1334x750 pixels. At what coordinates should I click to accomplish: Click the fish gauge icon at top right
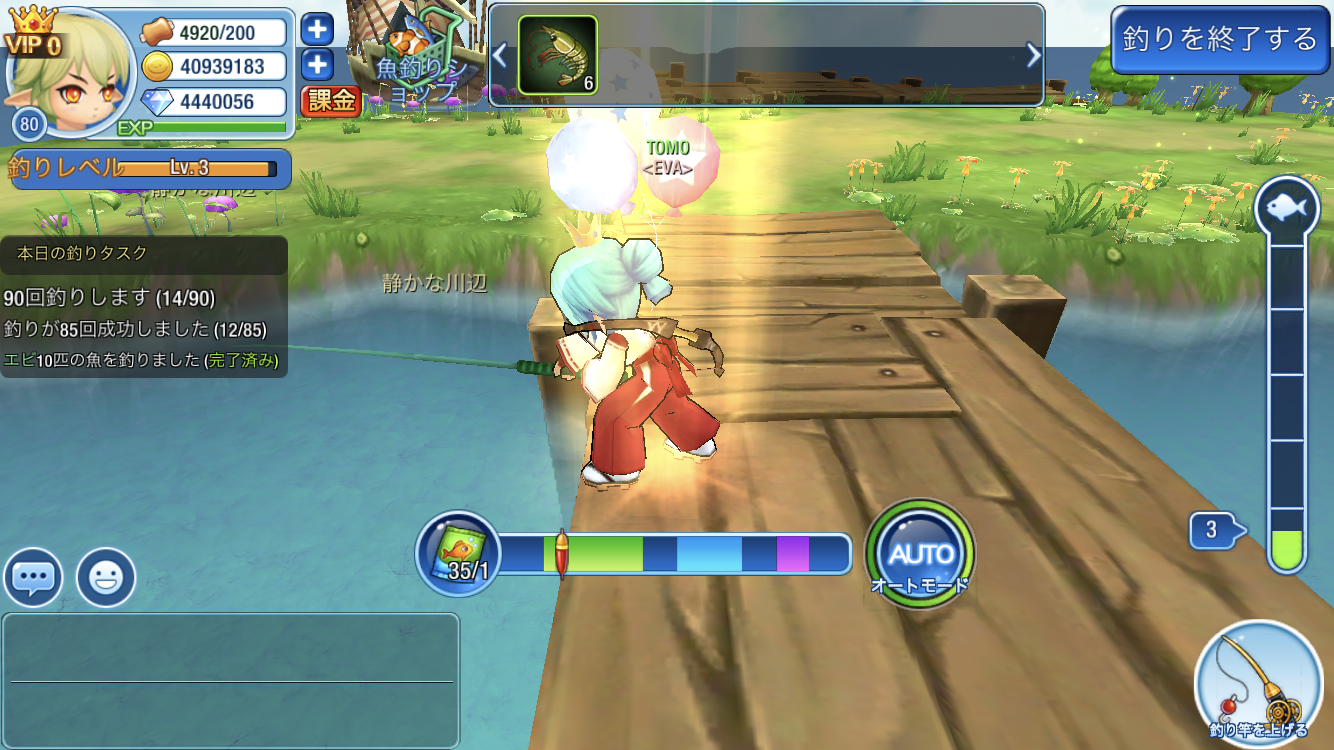point(1287,205)
